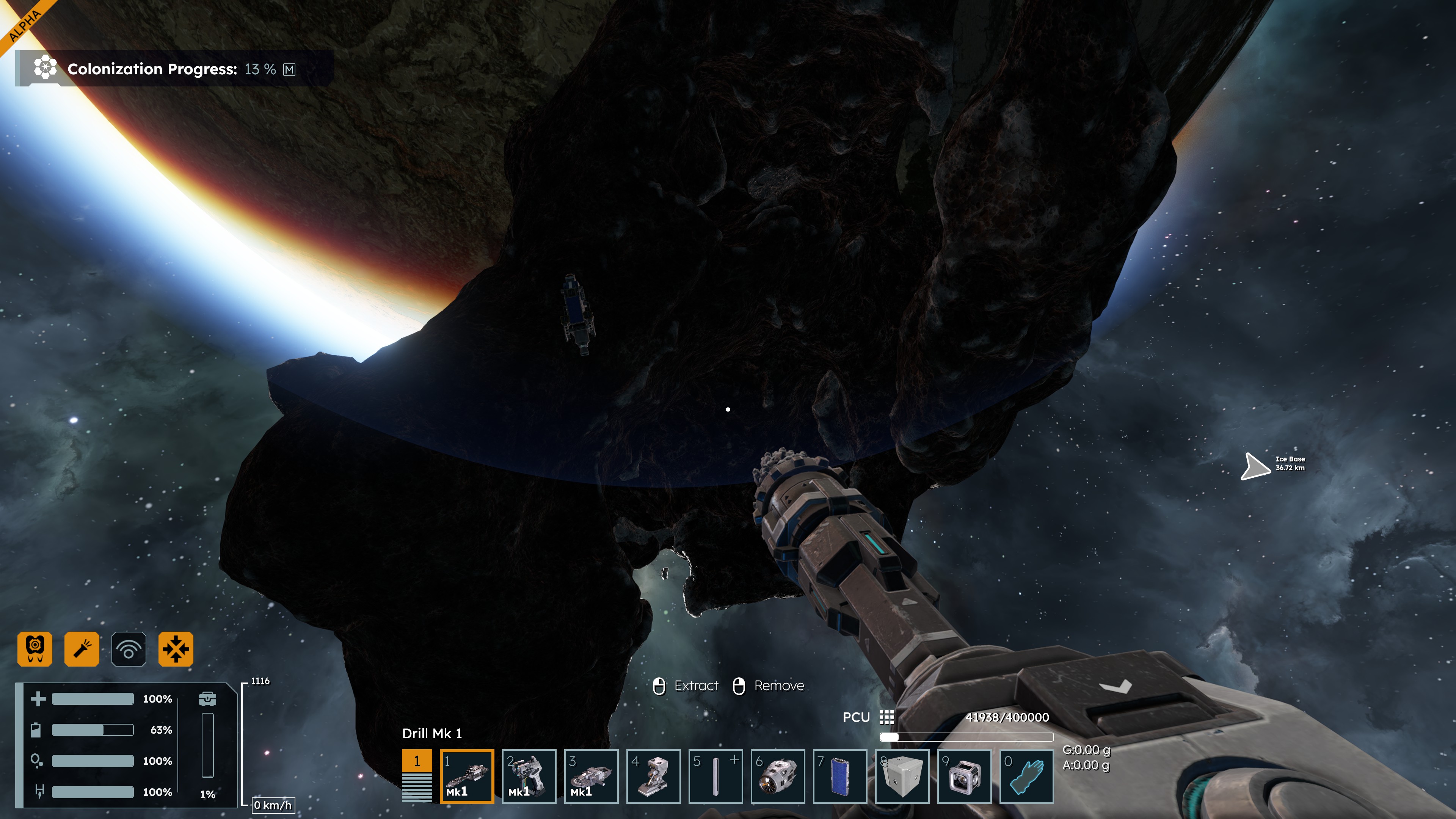Toggle the inertia dampeners arrows icon

coord(176,649)
